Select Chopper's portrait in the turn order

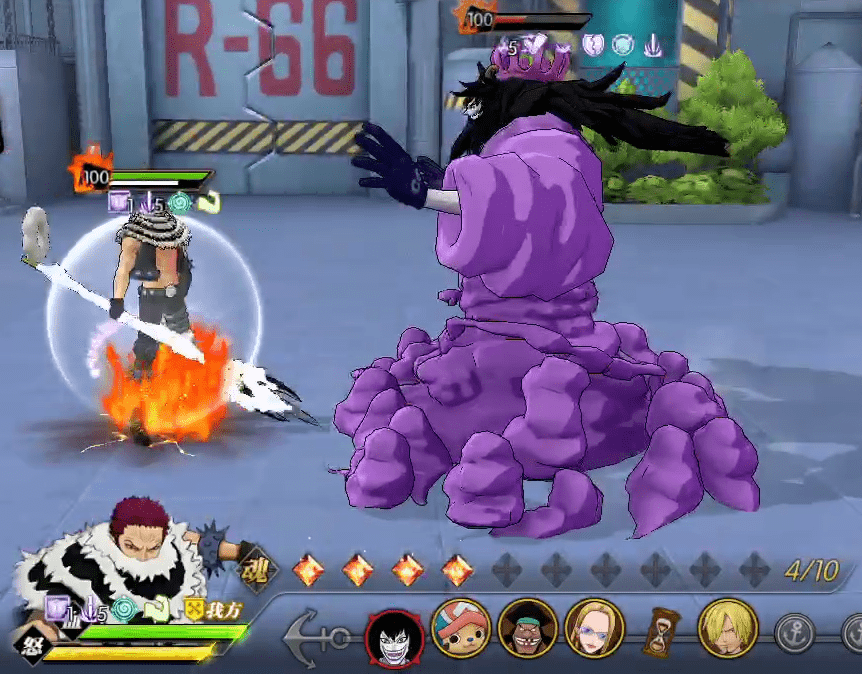click(460, 627)
